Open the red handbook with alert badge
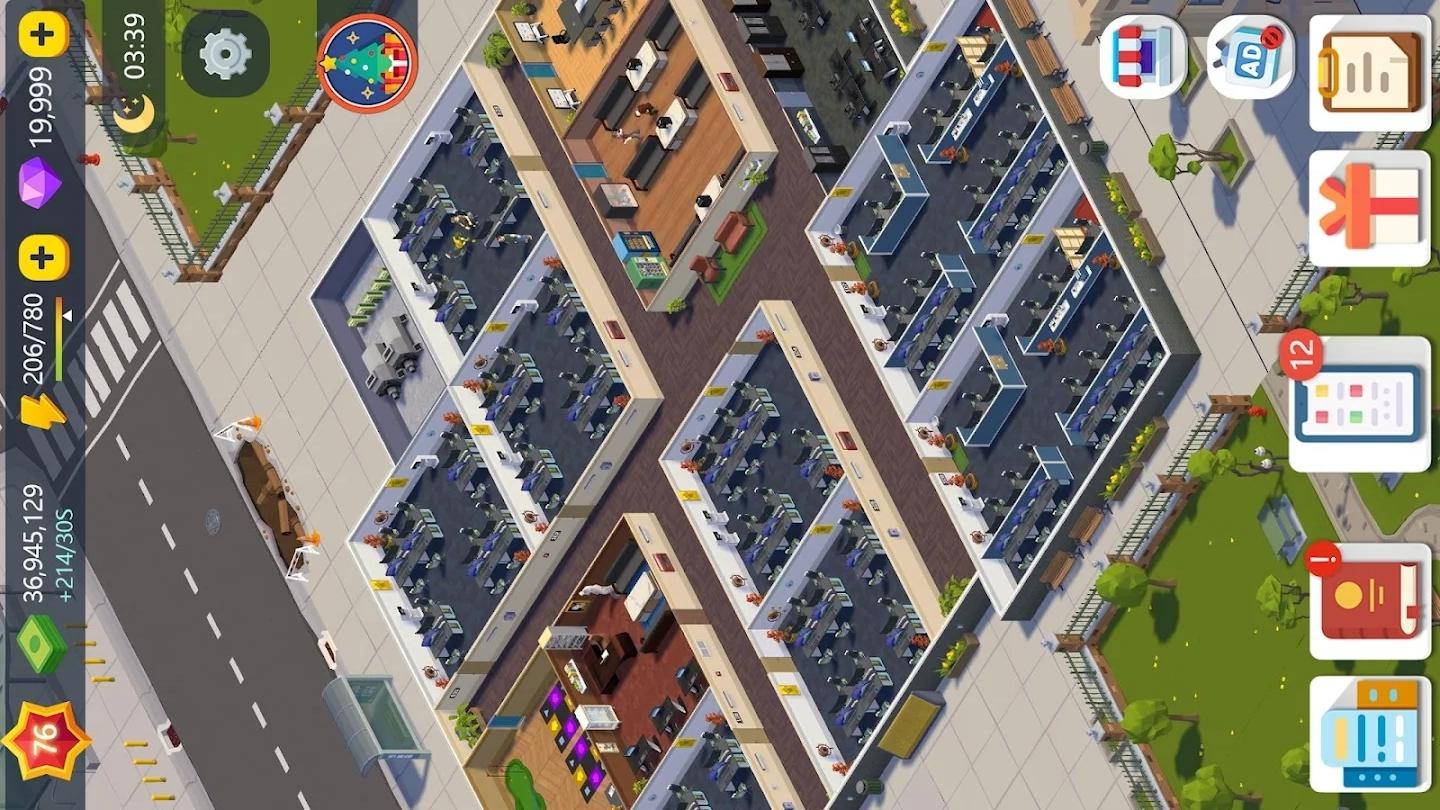This screenshot has width=1440, height=810. (1370, 598)
